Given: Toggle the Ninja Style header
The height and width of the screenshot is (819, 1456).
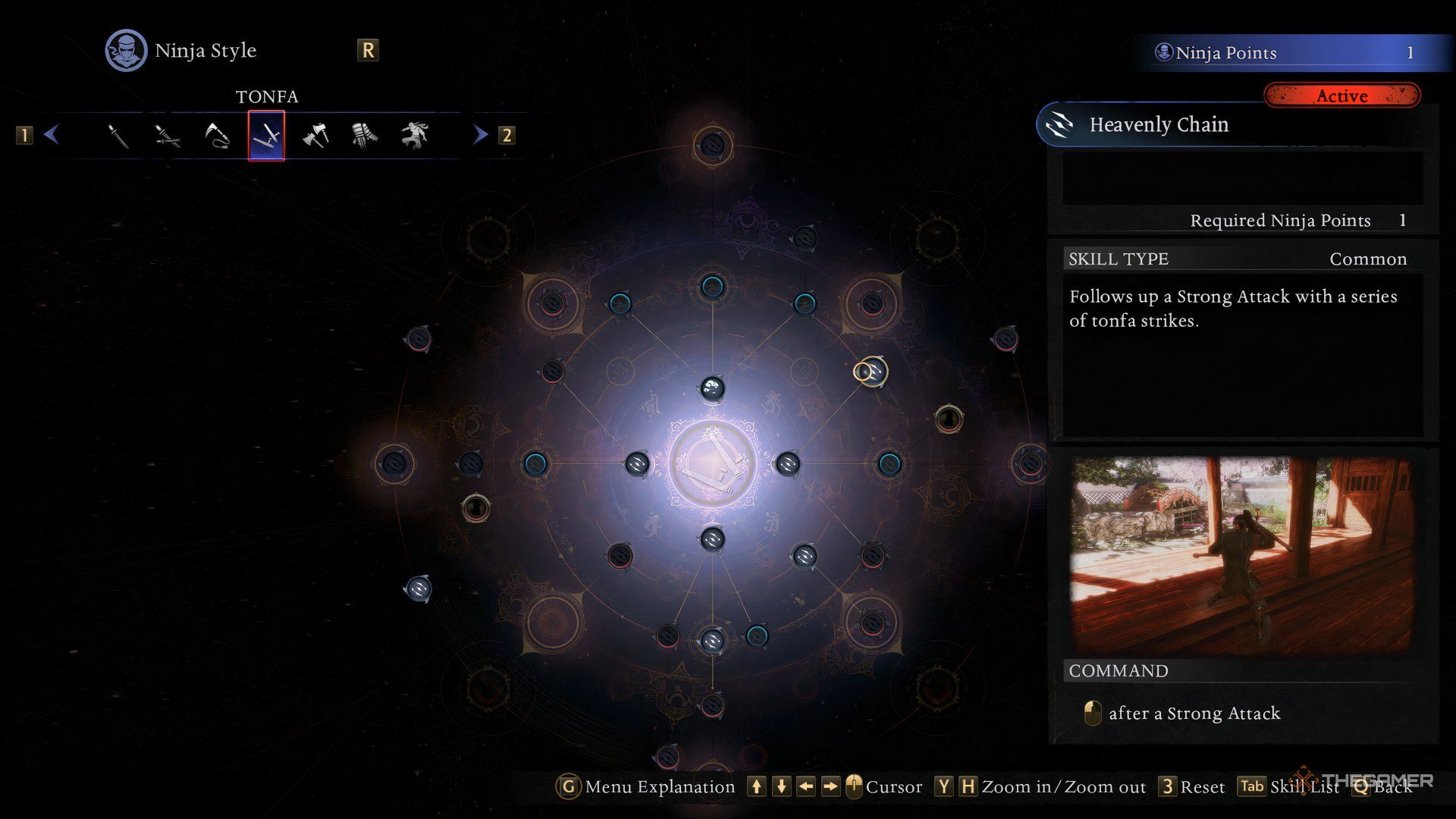Looking at the screenshot, I should coord(182,51).
